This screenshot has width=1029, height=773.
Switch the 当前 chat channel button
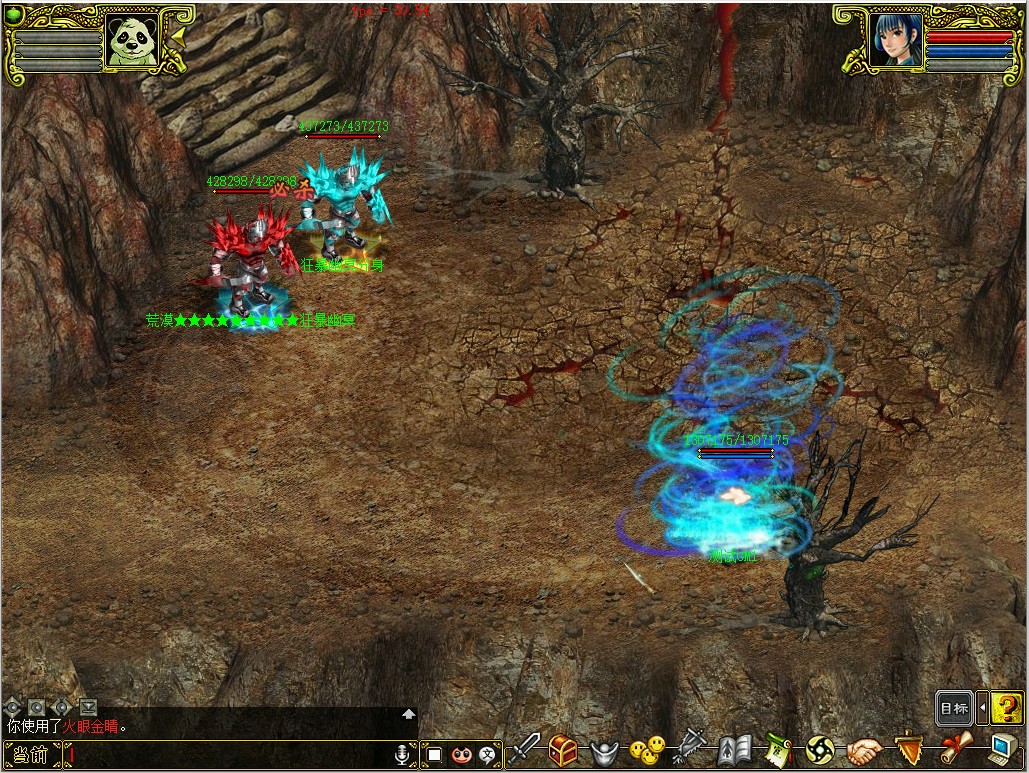pos(30,755)
